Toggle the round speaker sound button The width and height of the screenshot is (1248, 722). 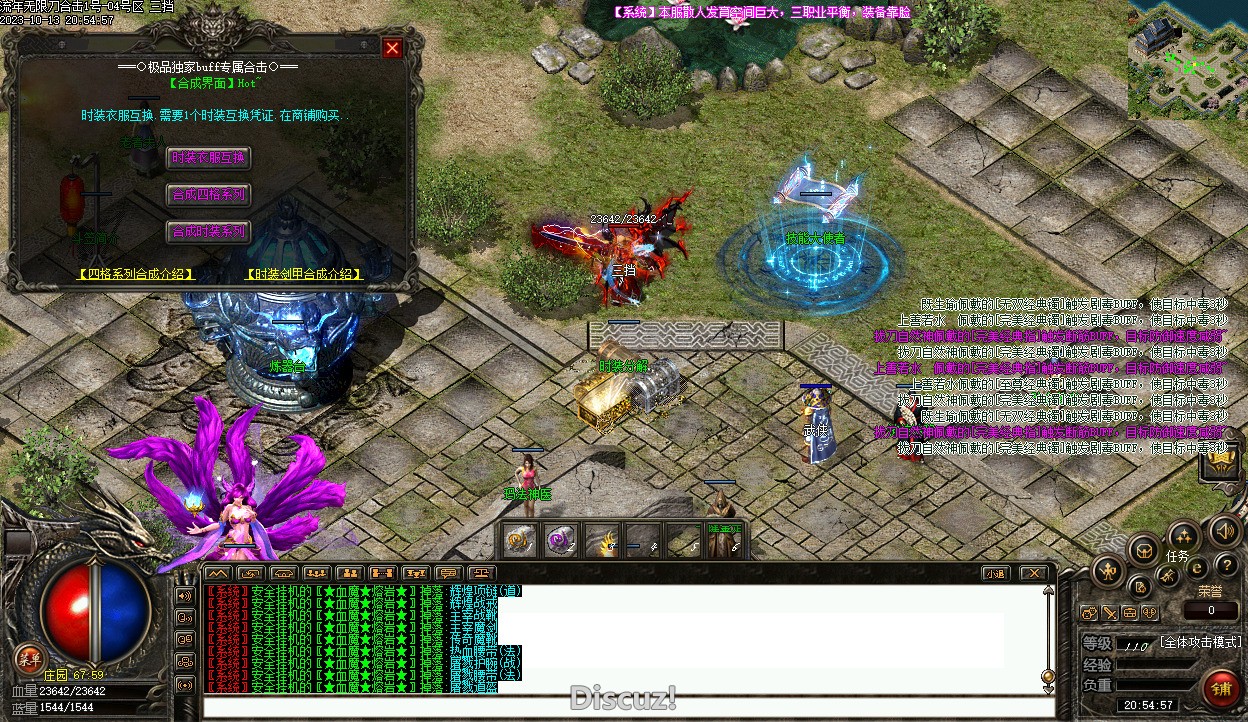pos(1223,531)
